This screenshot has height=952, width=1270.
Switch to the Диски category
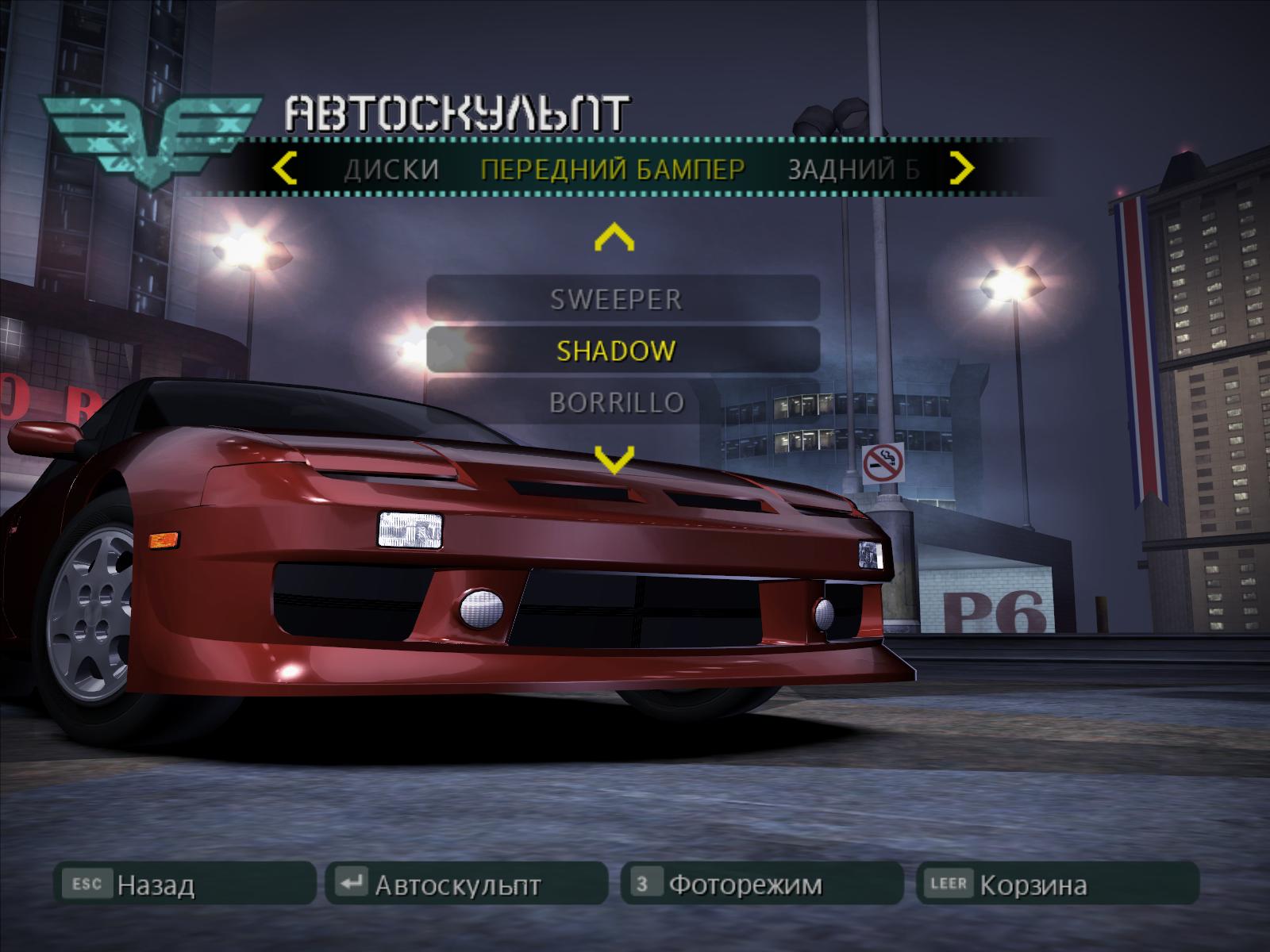[x=391, y=169]
